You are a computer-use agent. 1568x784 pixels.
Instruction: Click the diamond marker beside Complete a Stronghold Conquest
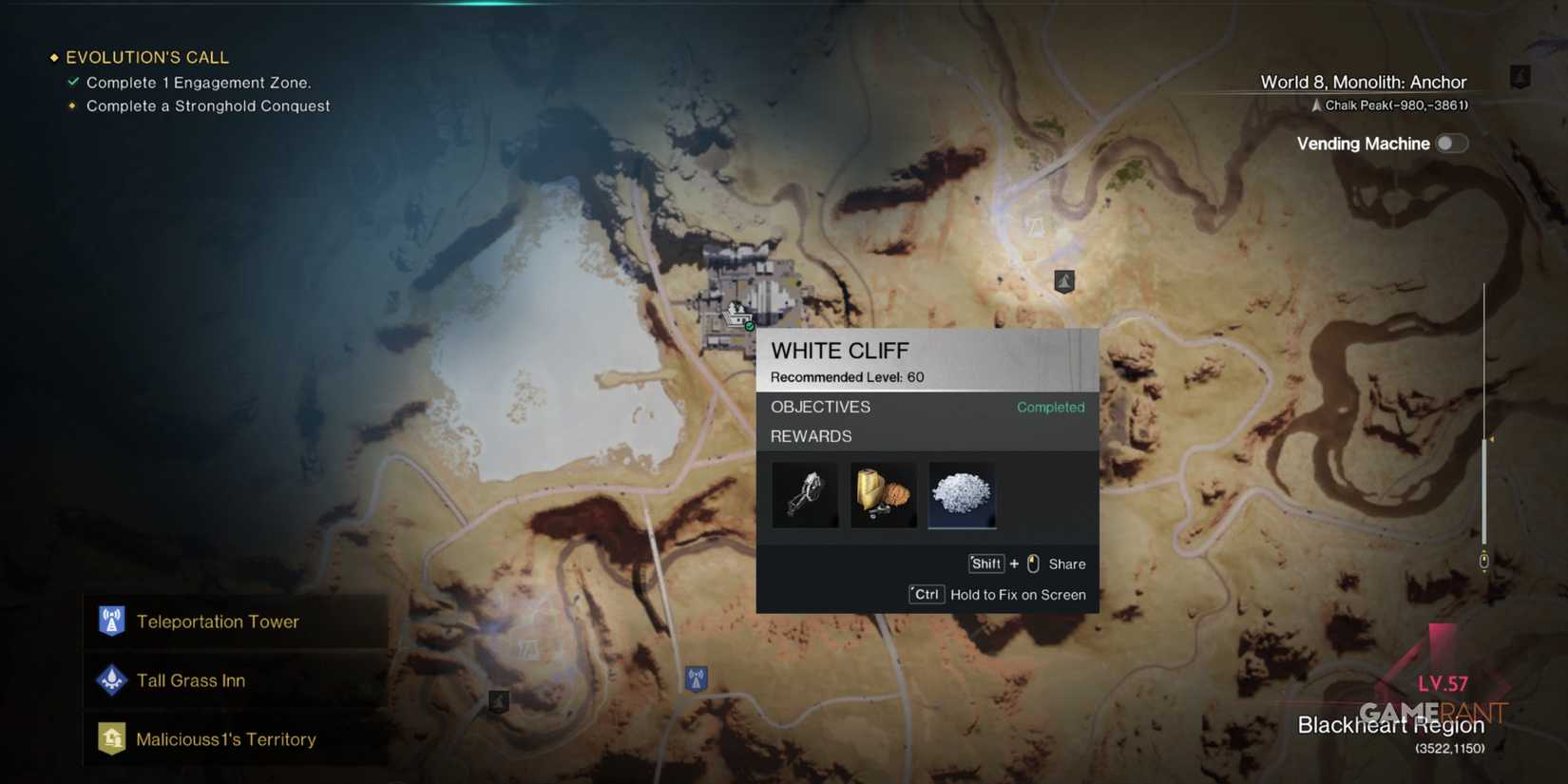tap(72, 105)
